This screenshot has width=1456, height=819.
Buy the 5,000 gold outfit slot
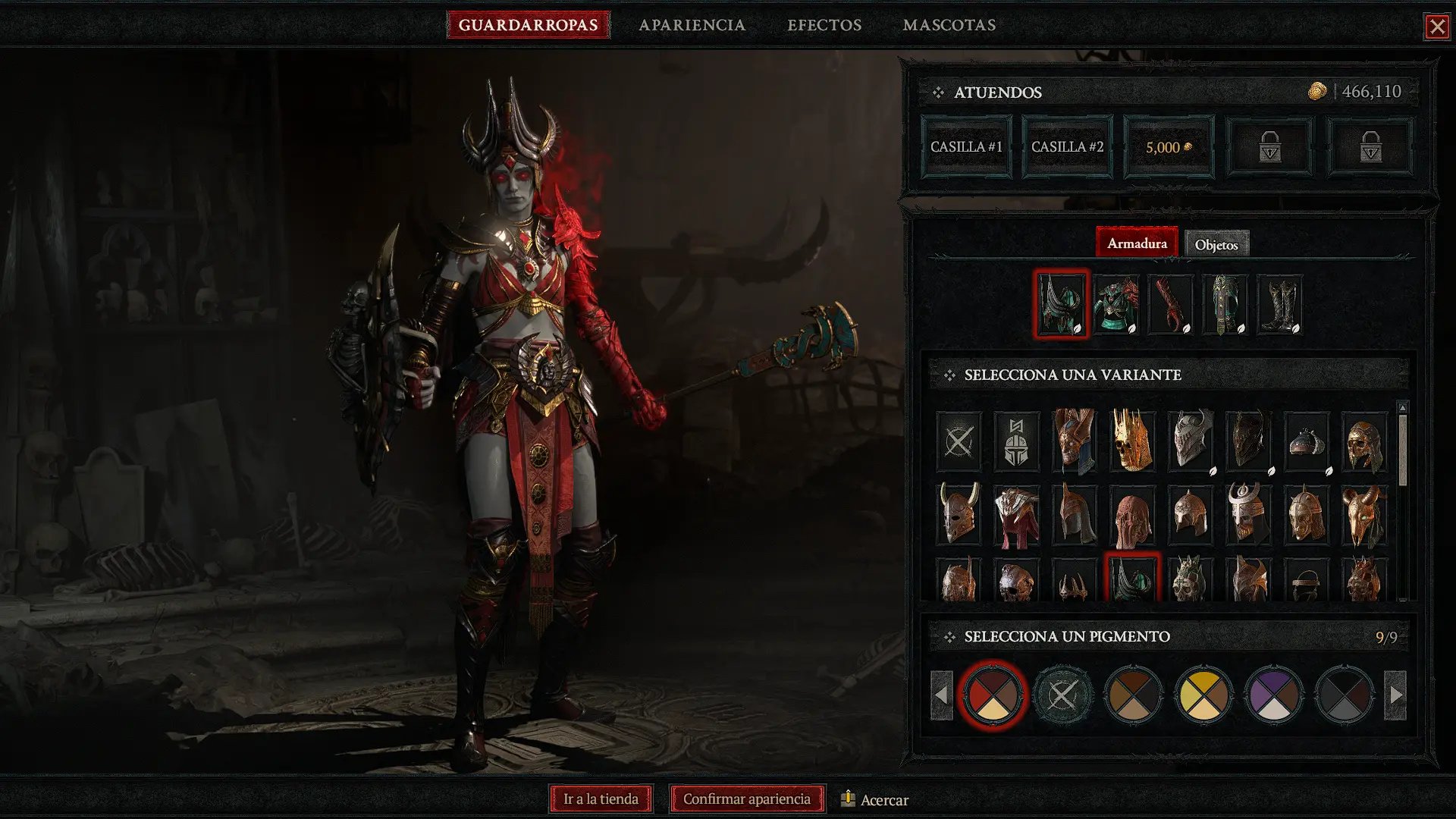[1168, 147]
